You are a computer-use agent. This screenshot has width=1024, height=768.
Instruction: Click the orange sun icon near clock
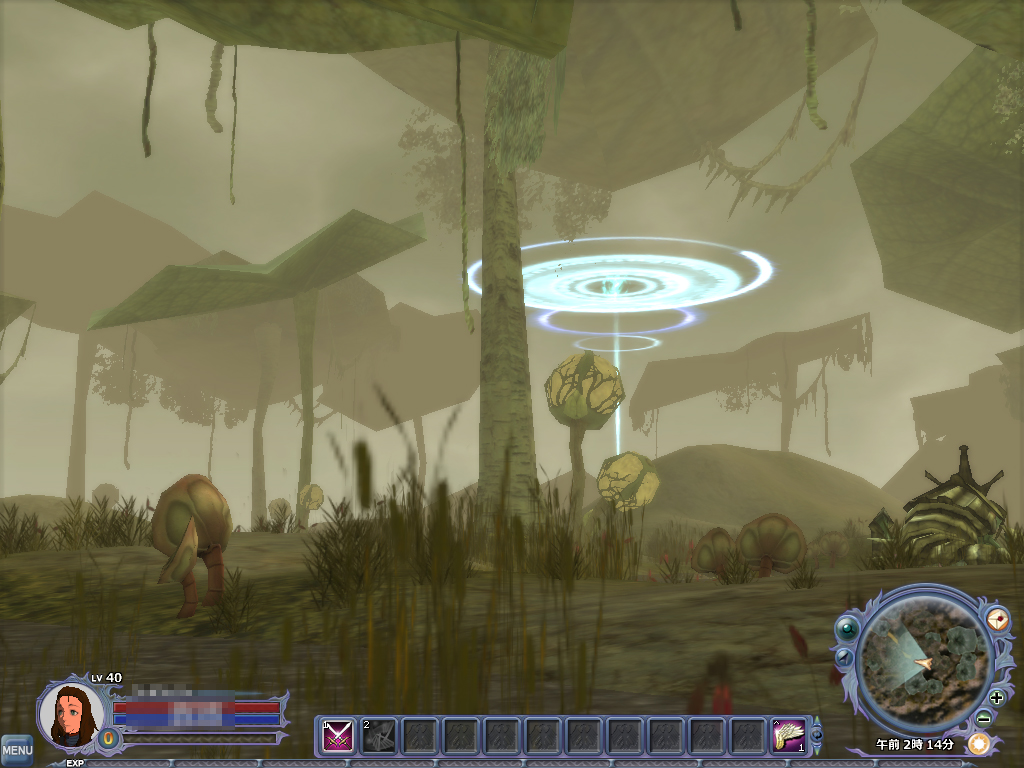coord(978,744)
